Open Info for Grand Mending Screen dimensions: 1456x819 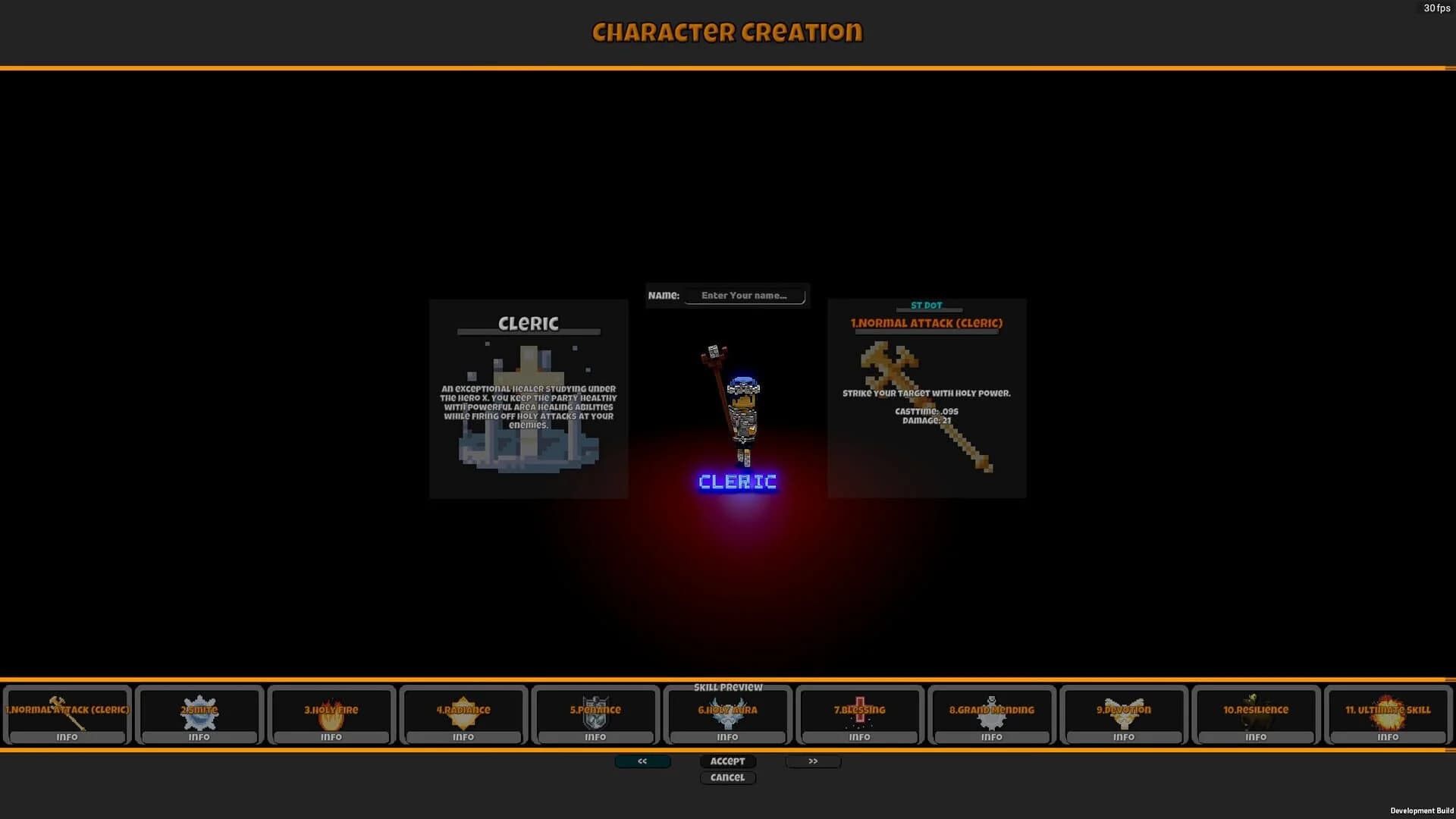point(992,736)
